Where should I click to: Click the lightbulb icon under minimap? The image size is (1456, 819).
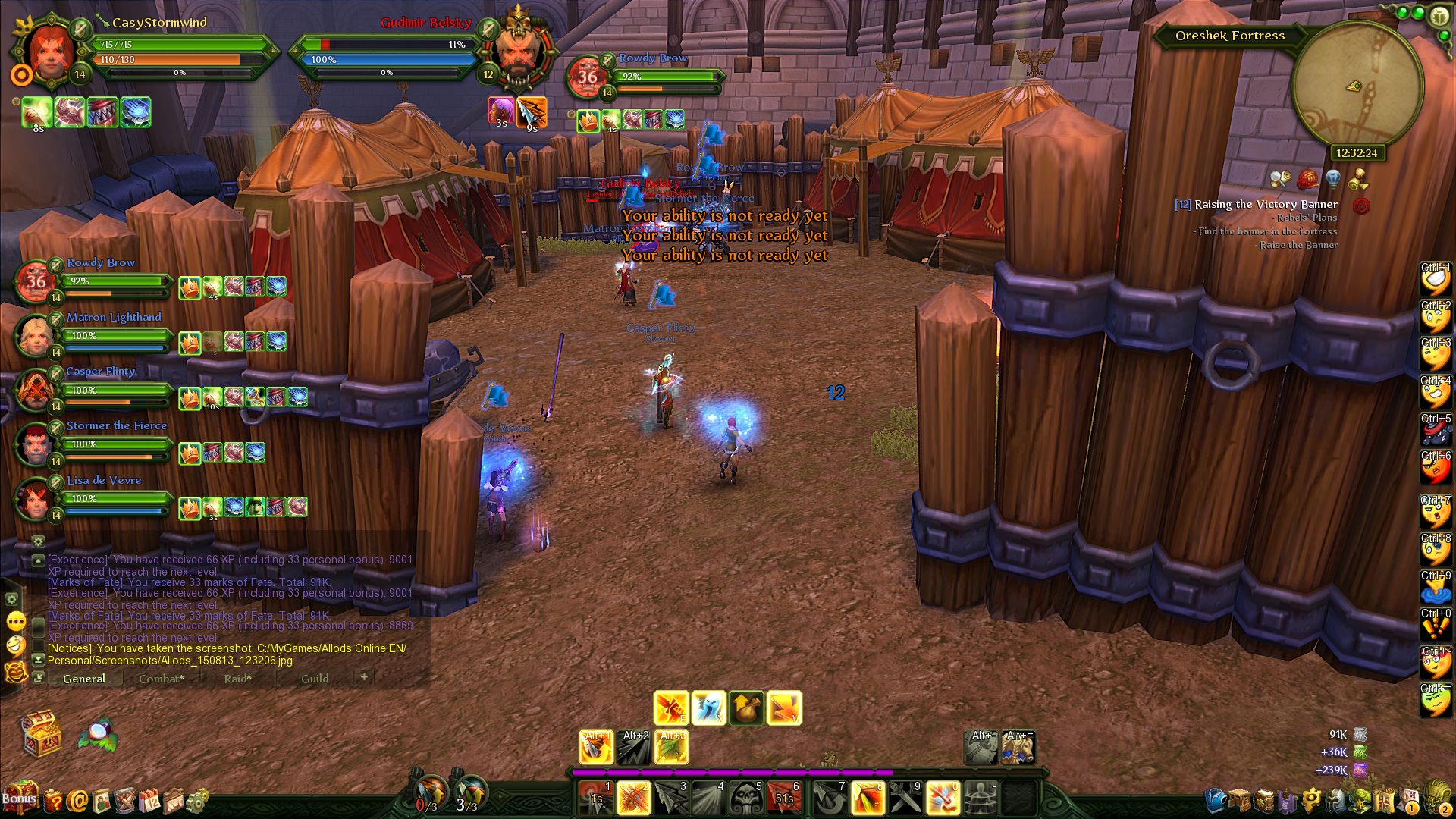[1332, 180]
